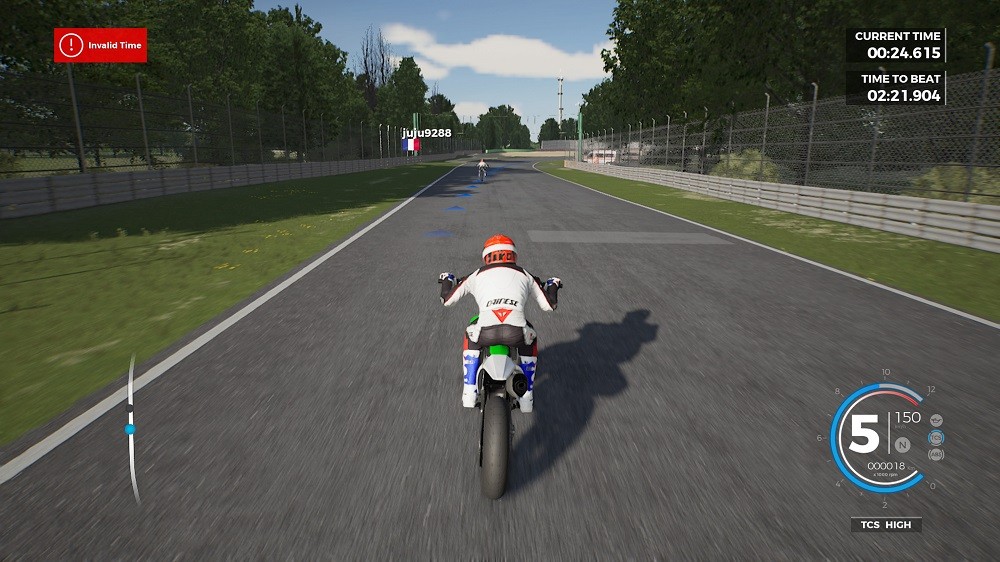Screen dimensions: 1000x562
Task: Toggle the TCS HIGH setting label
Action: click(886, 524)
